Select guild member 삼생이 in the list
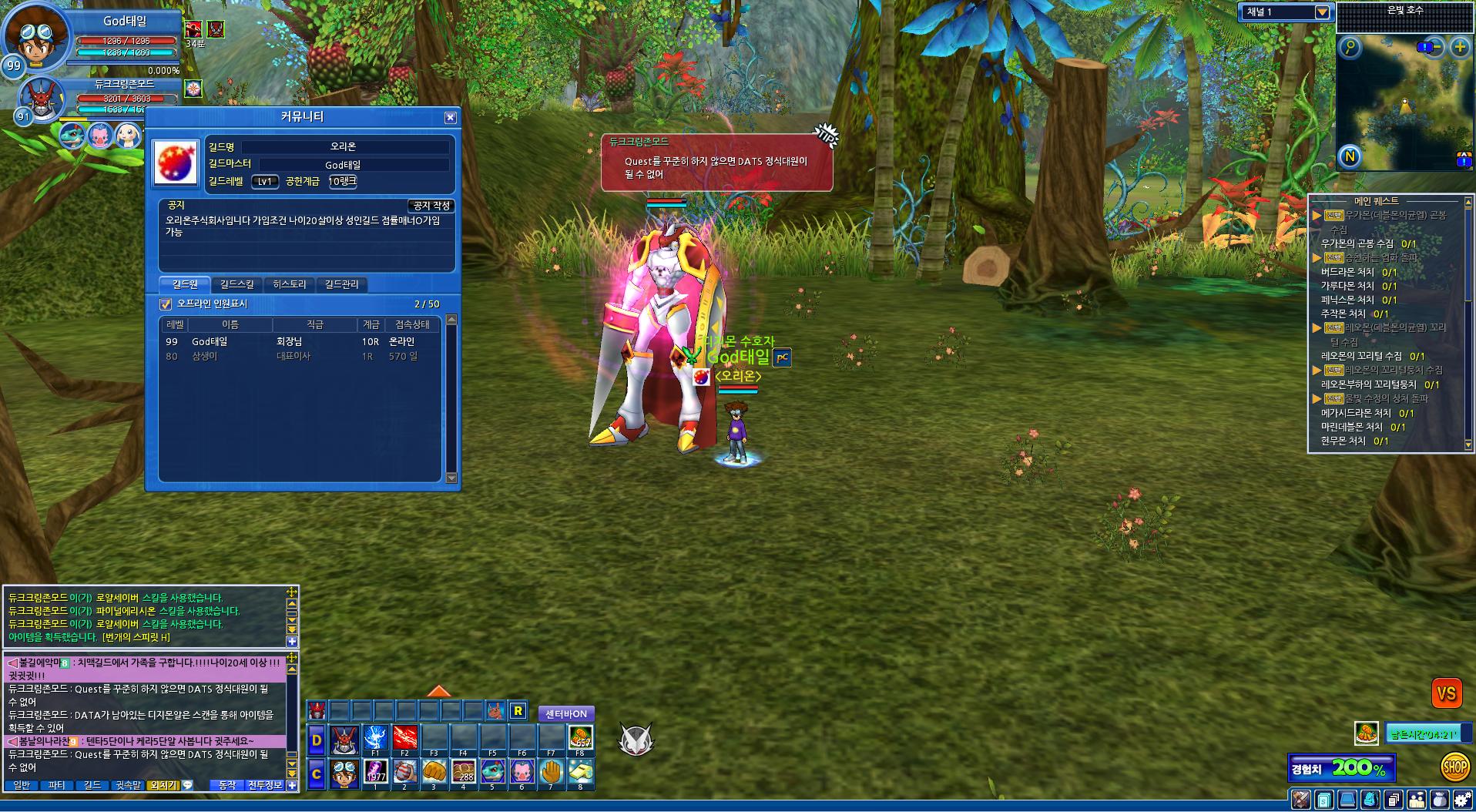 (x=205, y=357)
